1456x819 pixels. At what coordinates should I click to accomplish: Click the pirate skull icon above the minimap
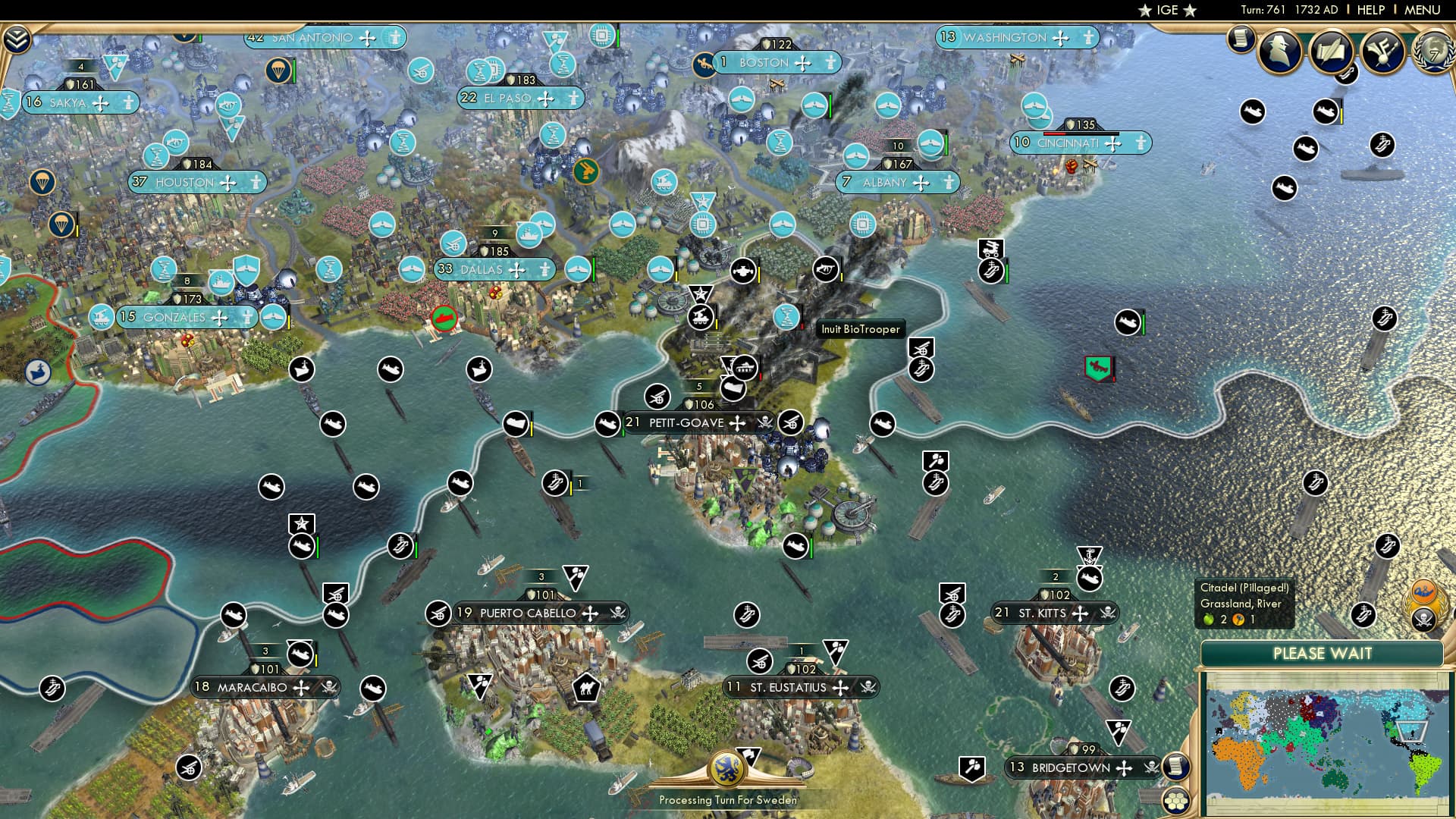tap(1424, 619)
